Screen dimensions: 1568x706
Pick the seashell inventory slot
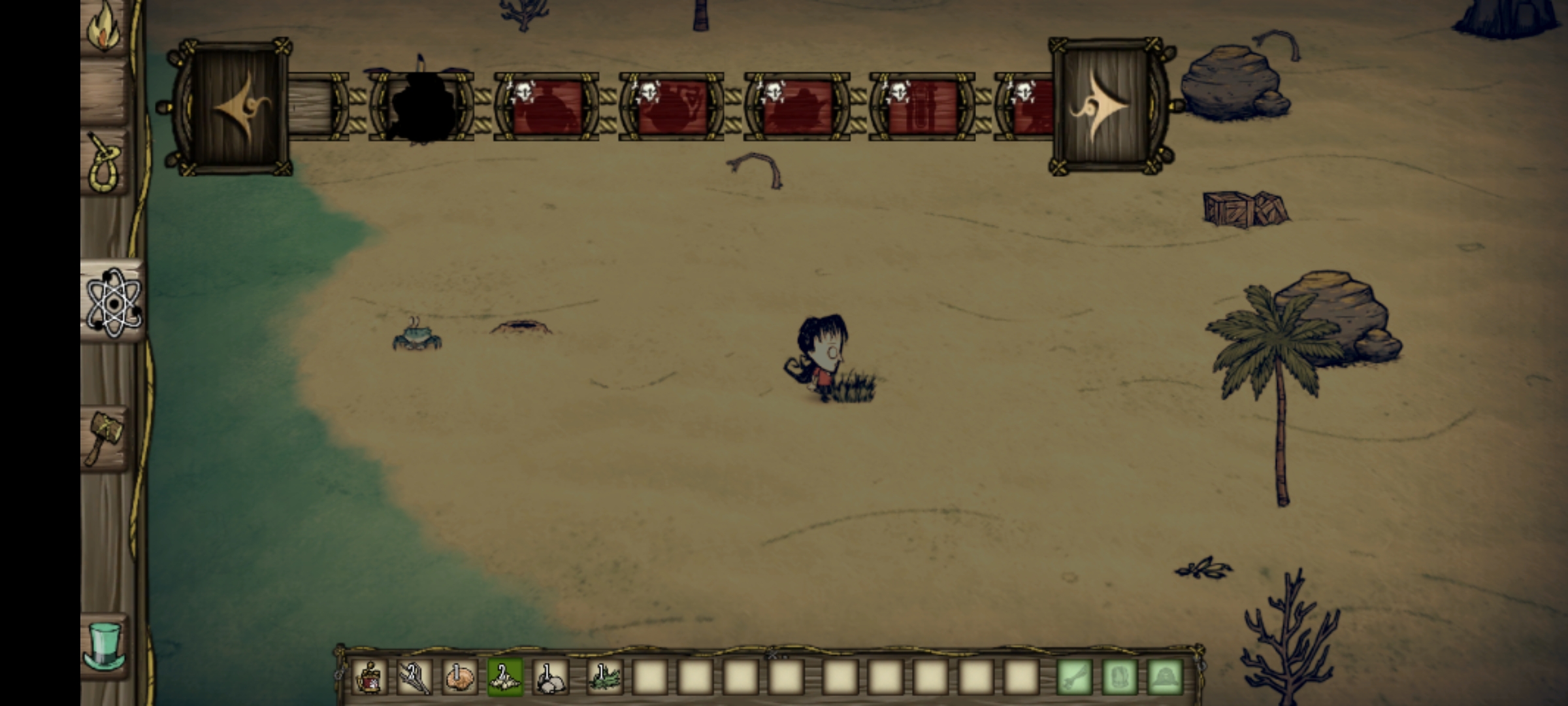point(460,677)
